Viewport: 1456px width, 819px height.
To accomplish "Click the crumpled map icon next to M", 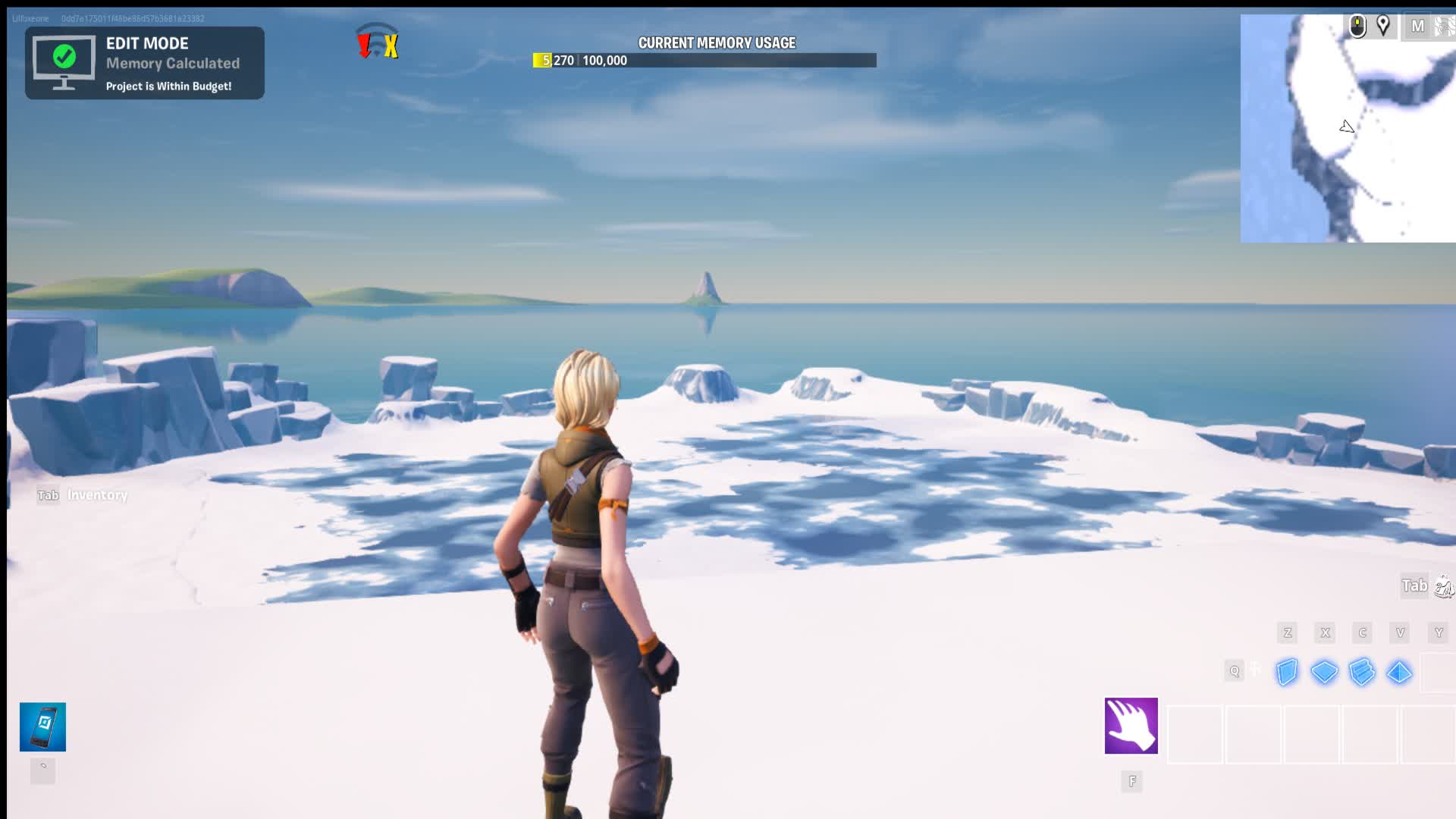I will pos(1445,25).
